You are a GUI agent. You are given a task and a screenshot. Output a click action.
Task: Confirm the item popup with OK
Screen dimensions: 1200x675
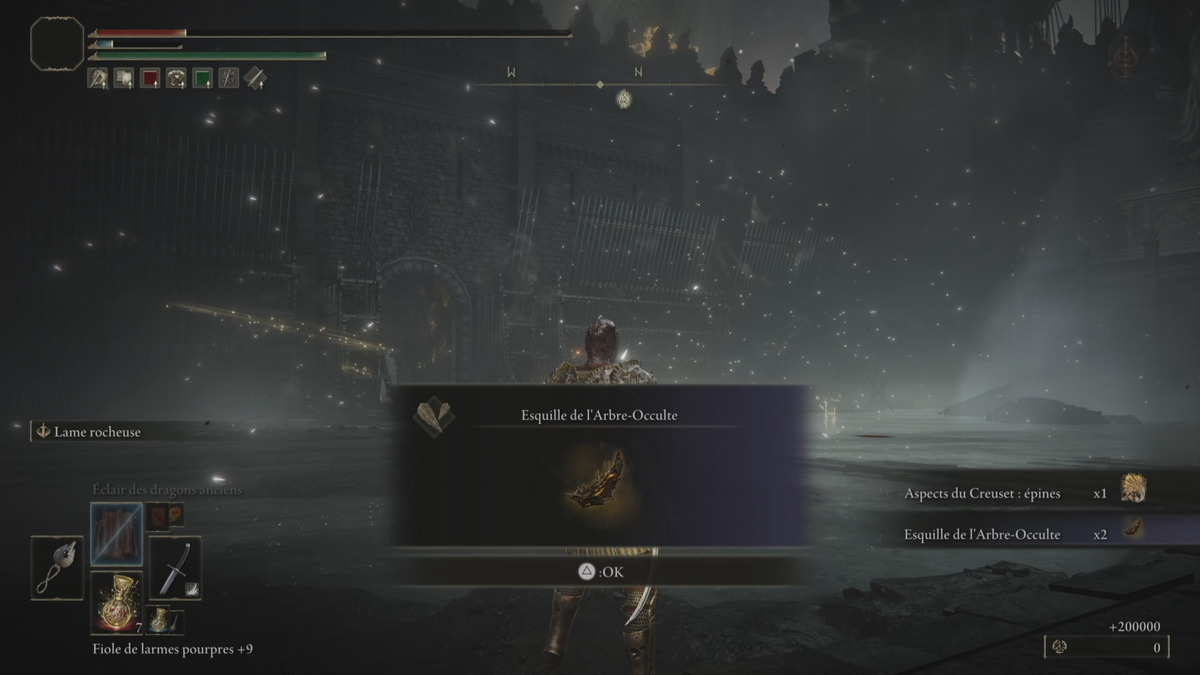[x=598, y=571]
